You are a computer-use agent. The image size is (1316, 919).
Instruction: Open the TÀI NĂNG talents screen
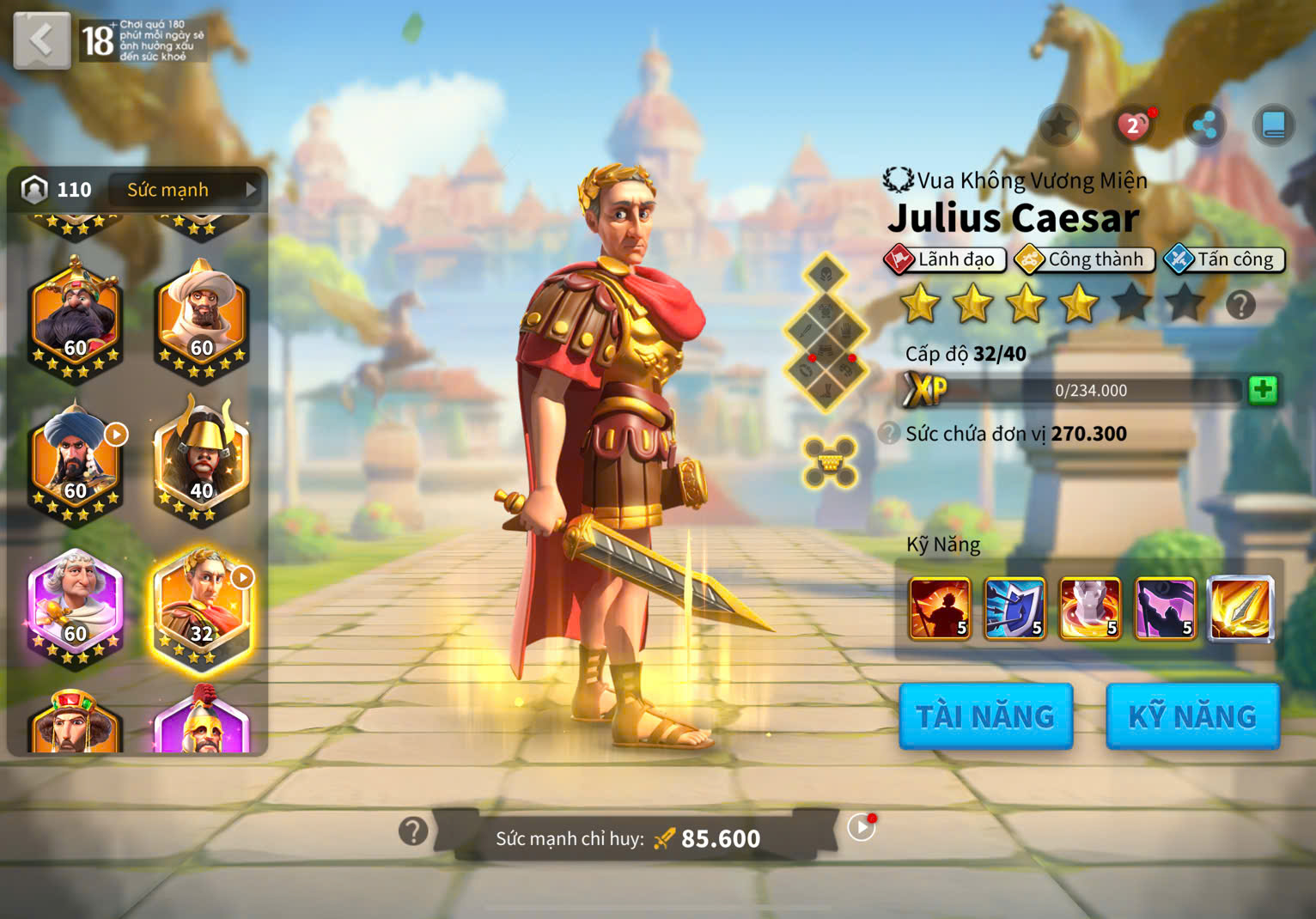tap(985, 716)
